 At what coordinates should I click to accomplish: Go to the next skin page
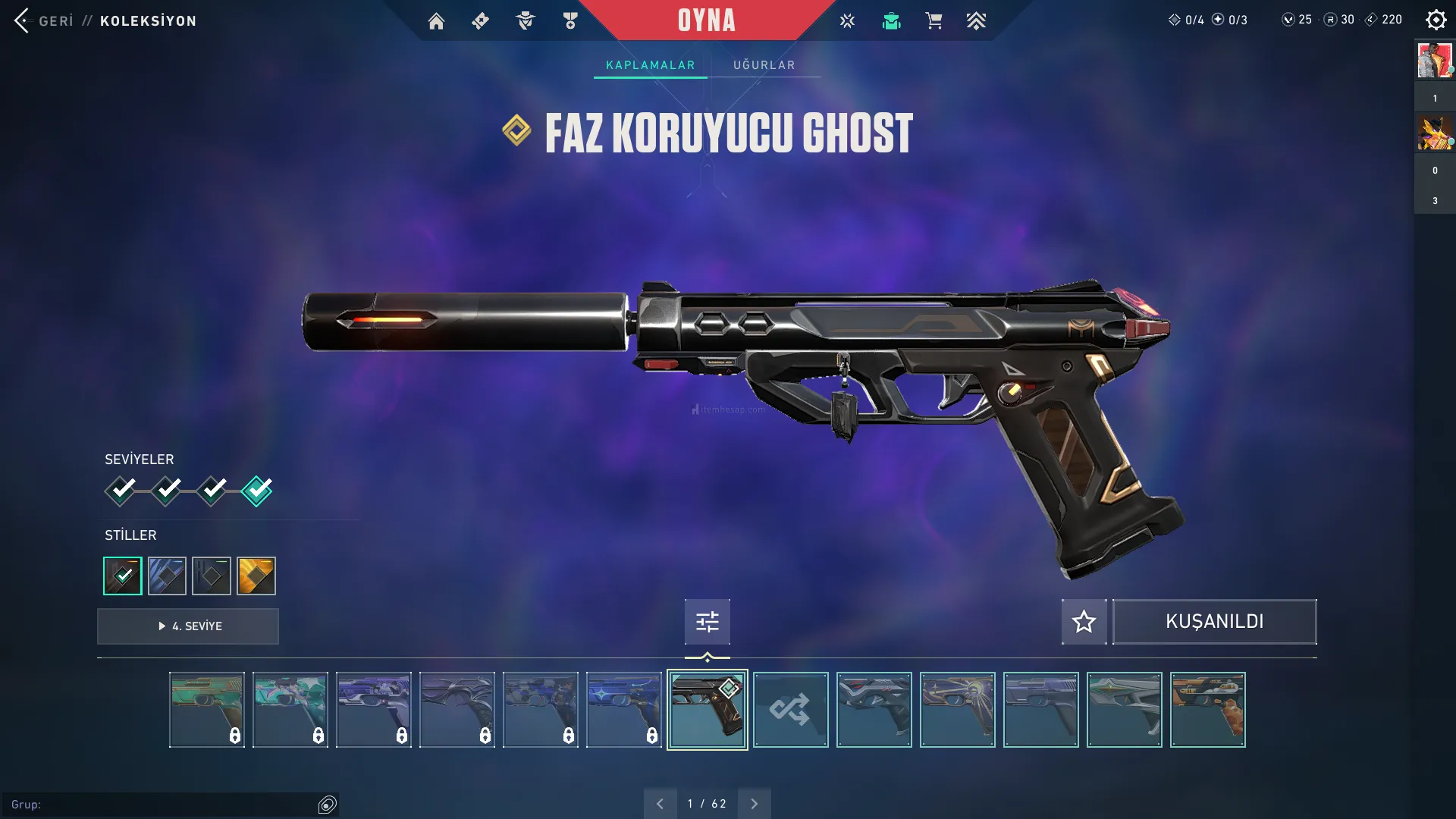[754, 804]
